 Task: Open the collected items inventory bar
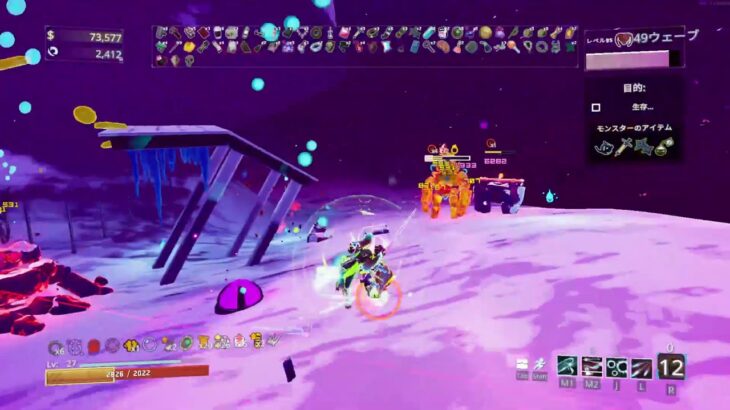365,46
